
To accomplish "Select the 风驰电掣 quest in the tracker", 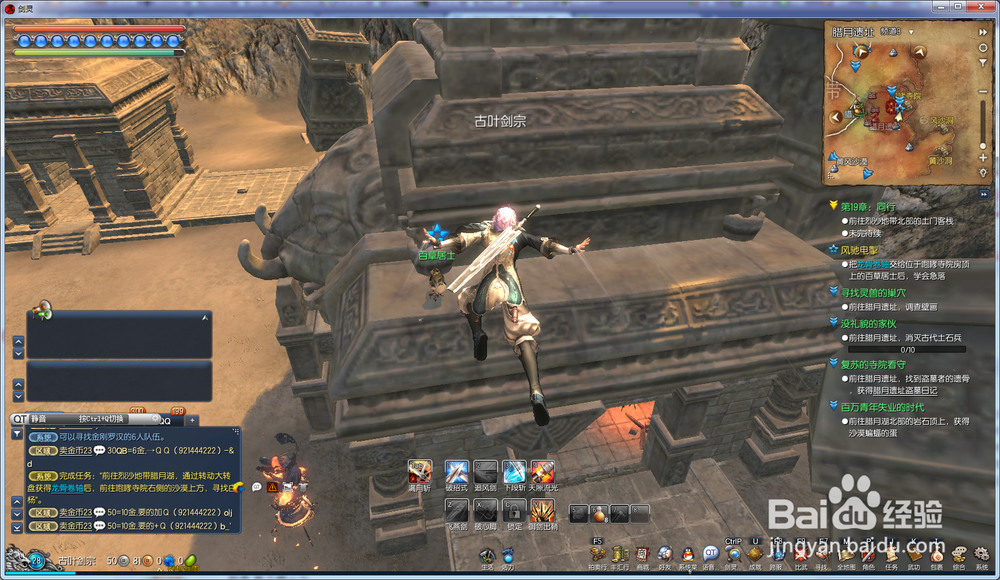I will point(860,249).
